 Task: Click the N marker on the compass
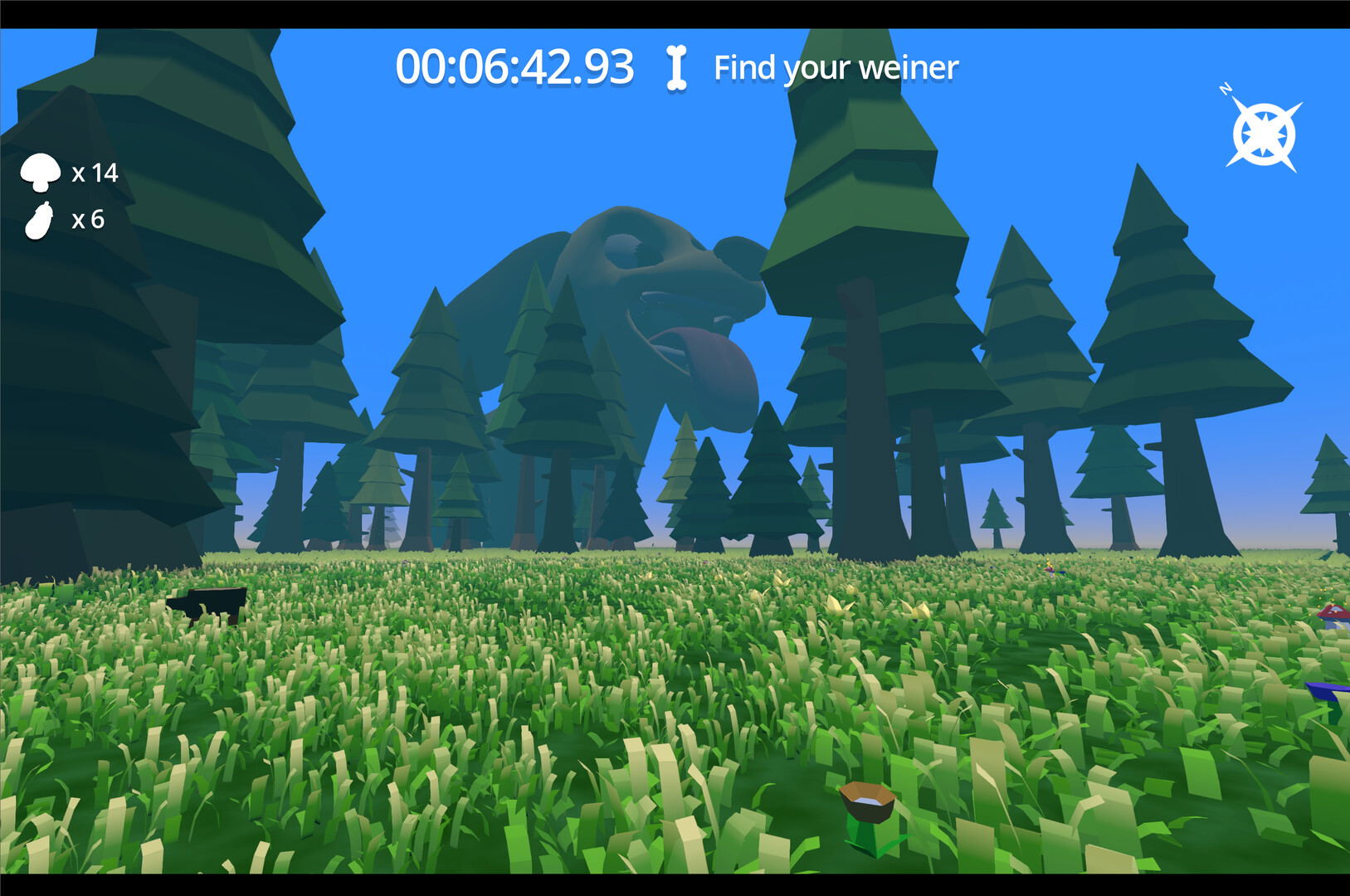(1226, 89)
